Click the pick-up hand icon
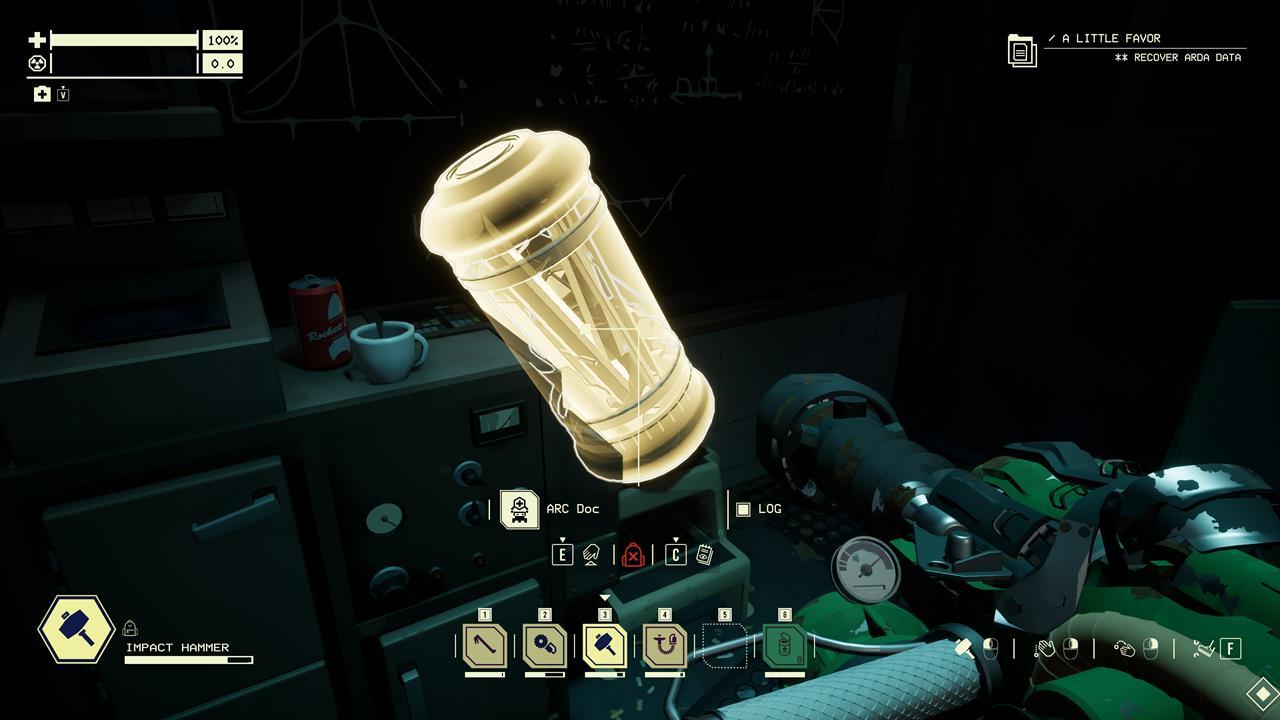This screenshot has width=1280, height=720. click(591, 555)
